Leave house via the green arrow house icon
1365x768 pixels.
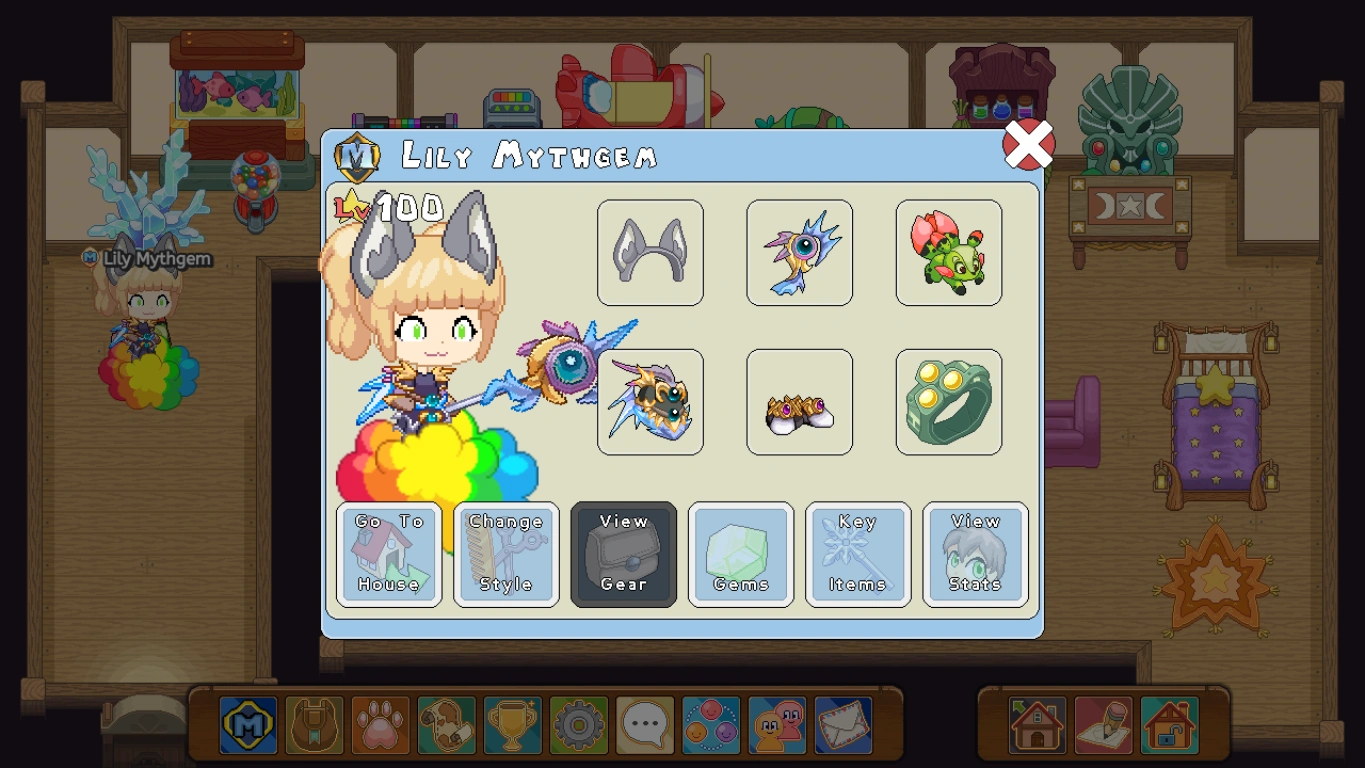click(1036, 725)
